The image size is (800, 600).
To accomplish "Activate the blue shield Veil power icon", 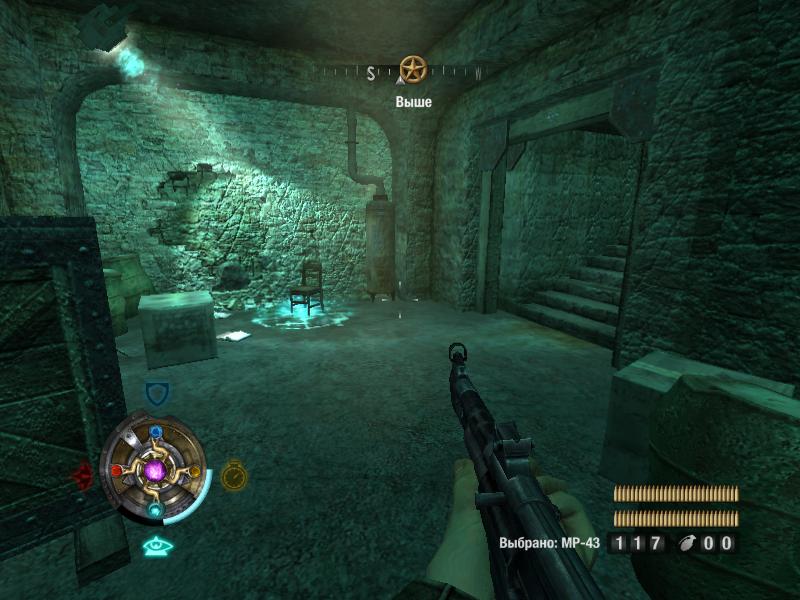I will (x=156, y=393).
